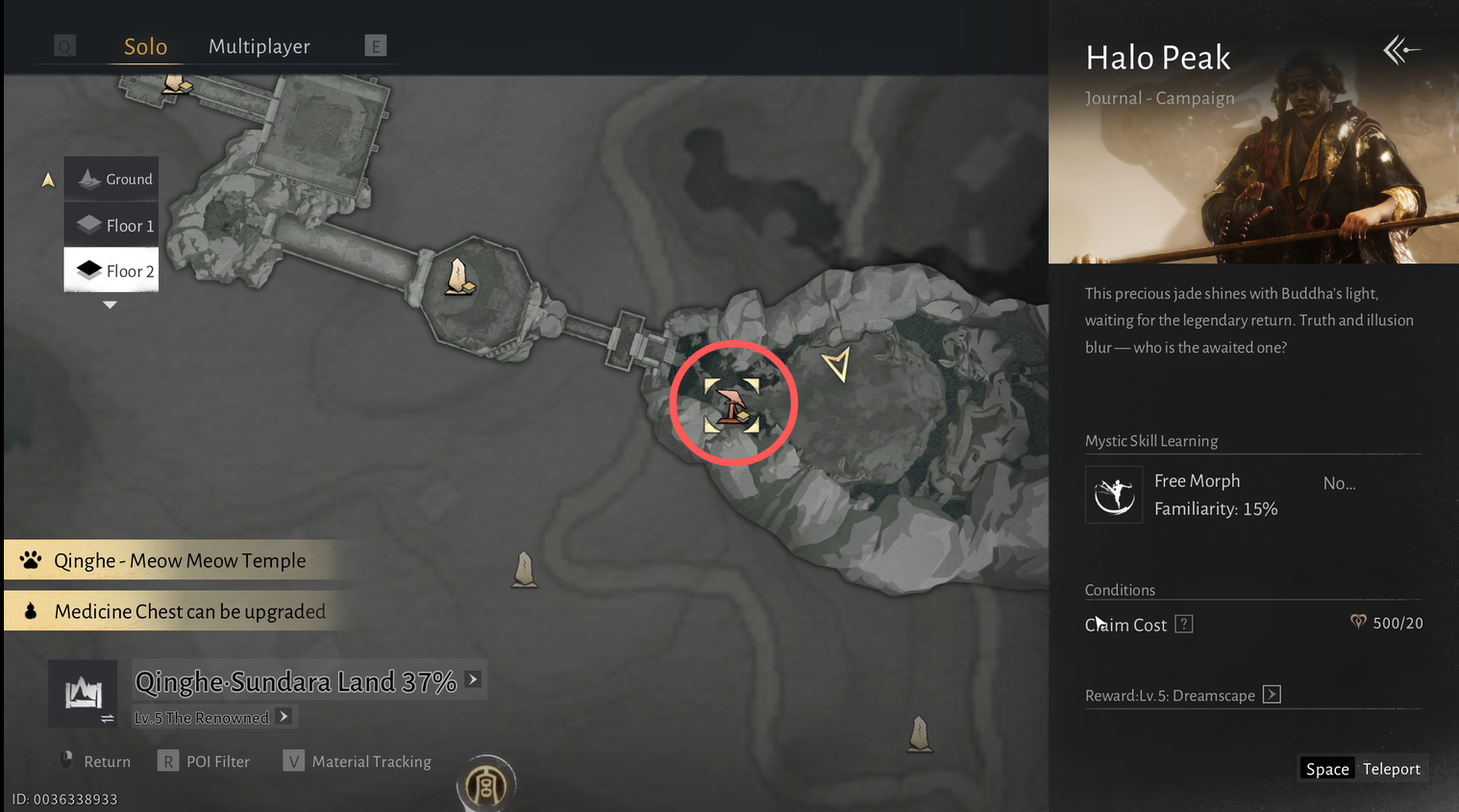
Task: Expand Reward Lv.5 Dreamscape details
Action: click(1272, 695)
